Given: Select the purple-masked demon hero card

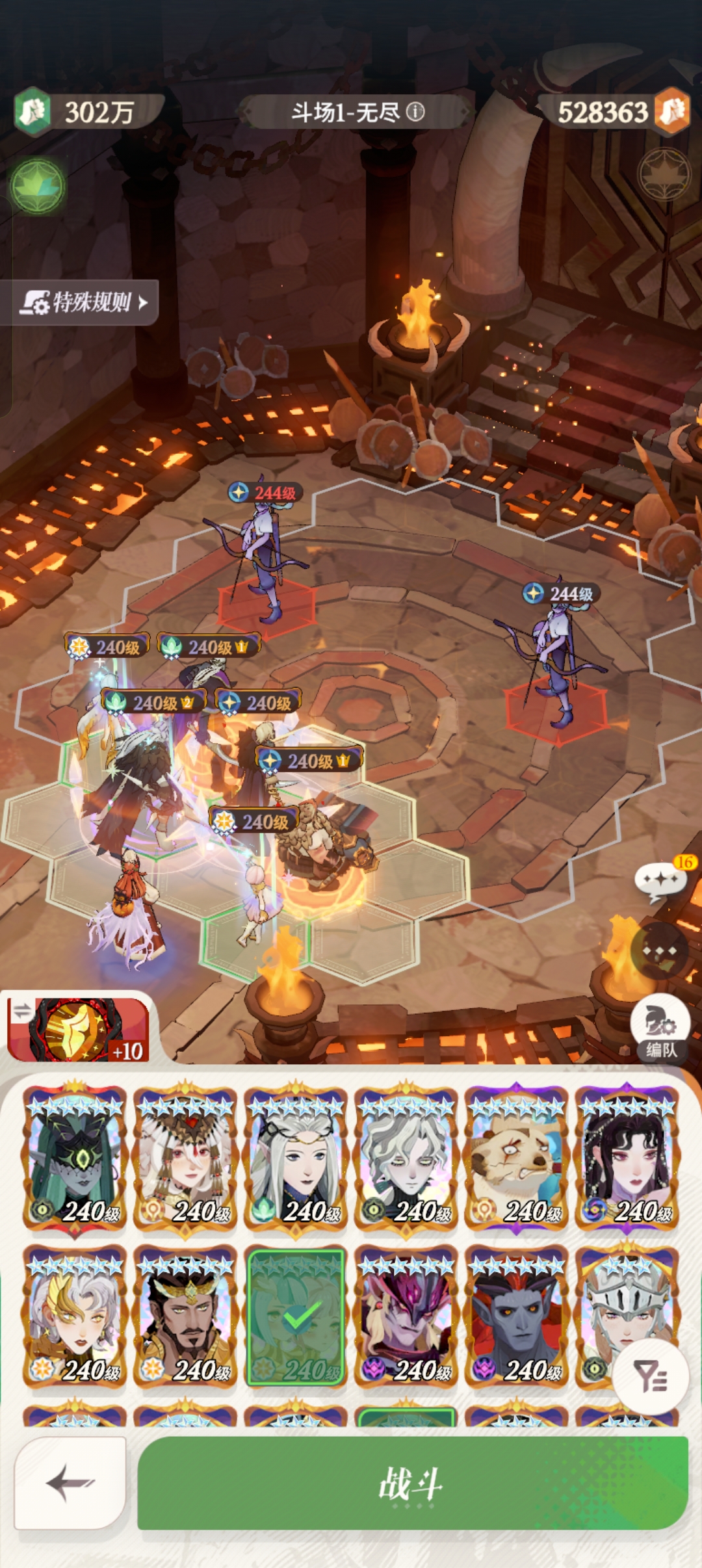Looking at the screenshot, I should pyautogui.click(x=407, y=1316).
